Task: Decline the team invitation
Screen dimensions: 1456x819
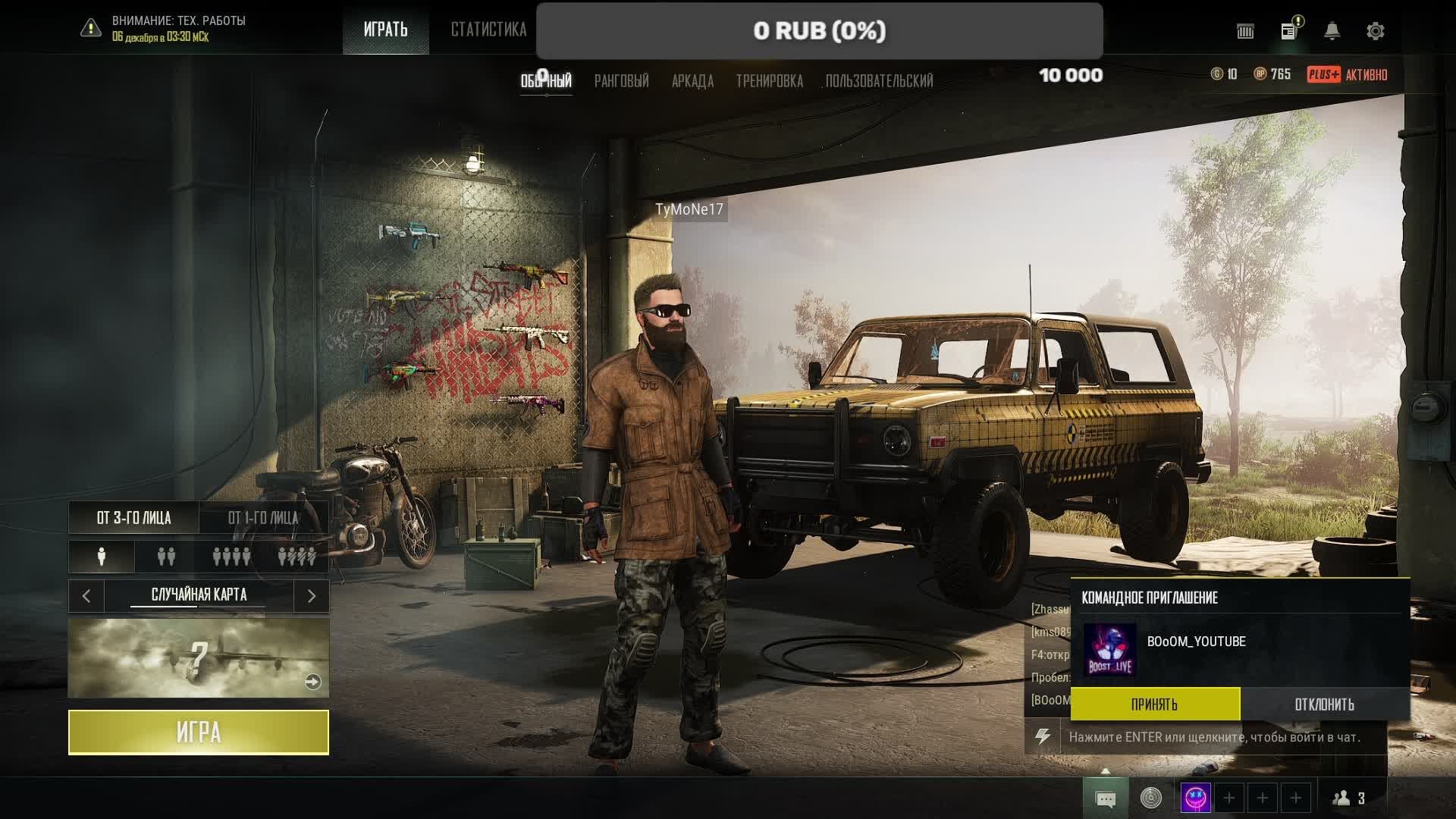Action: [x=1324, y=704]
